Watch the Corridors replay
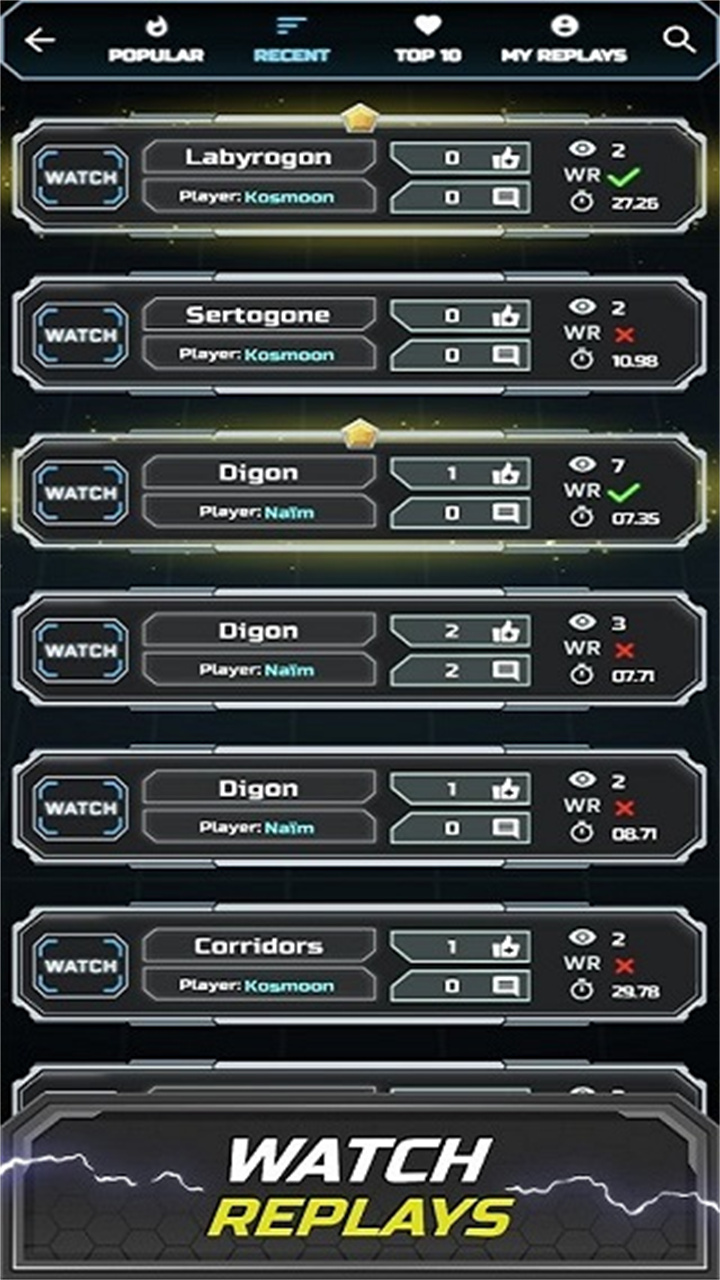 click(81, 966)
